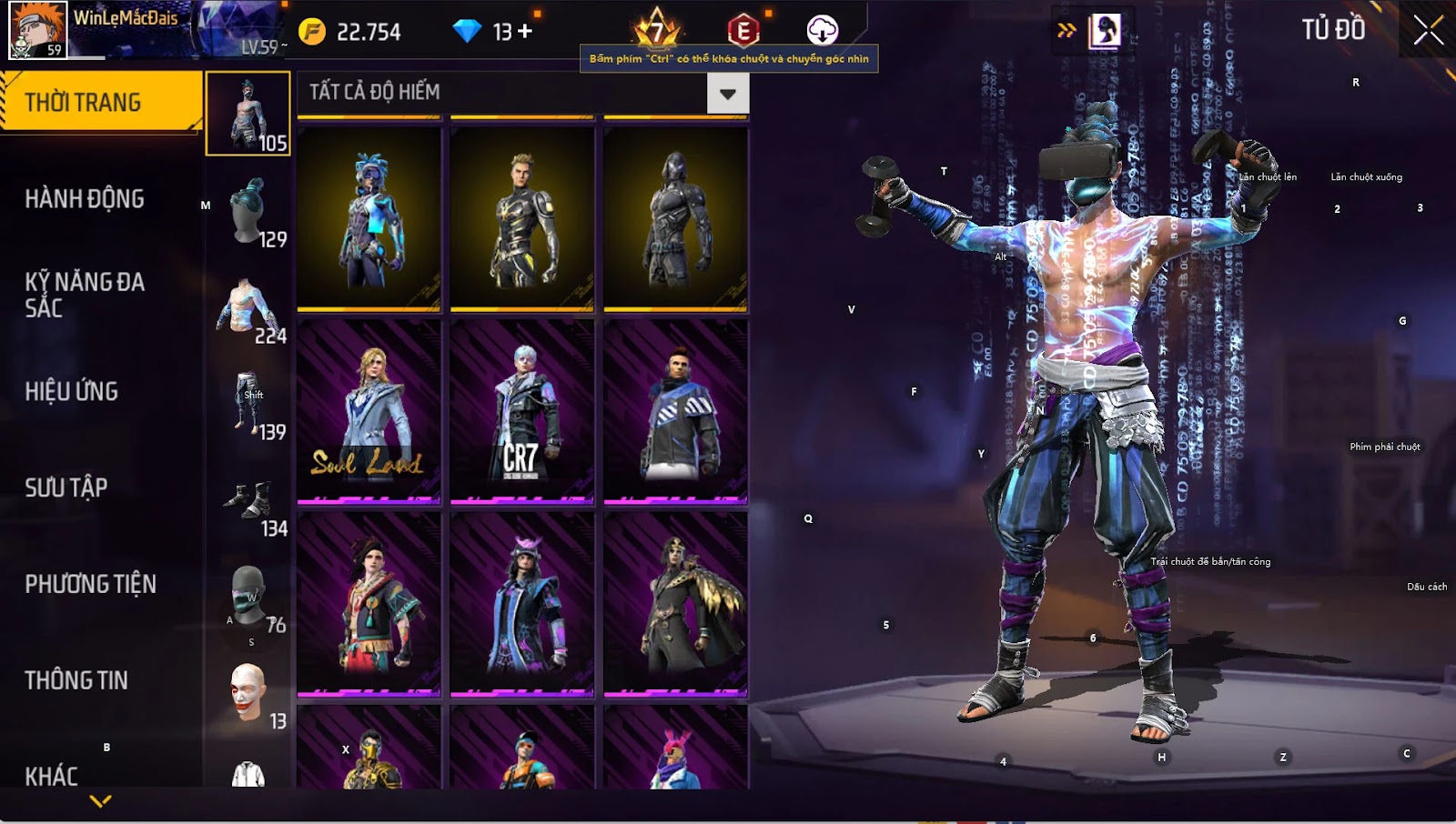Open the Phương Tiện category
The width and height of the screenshot is (1456, 824).
[91, 584]
